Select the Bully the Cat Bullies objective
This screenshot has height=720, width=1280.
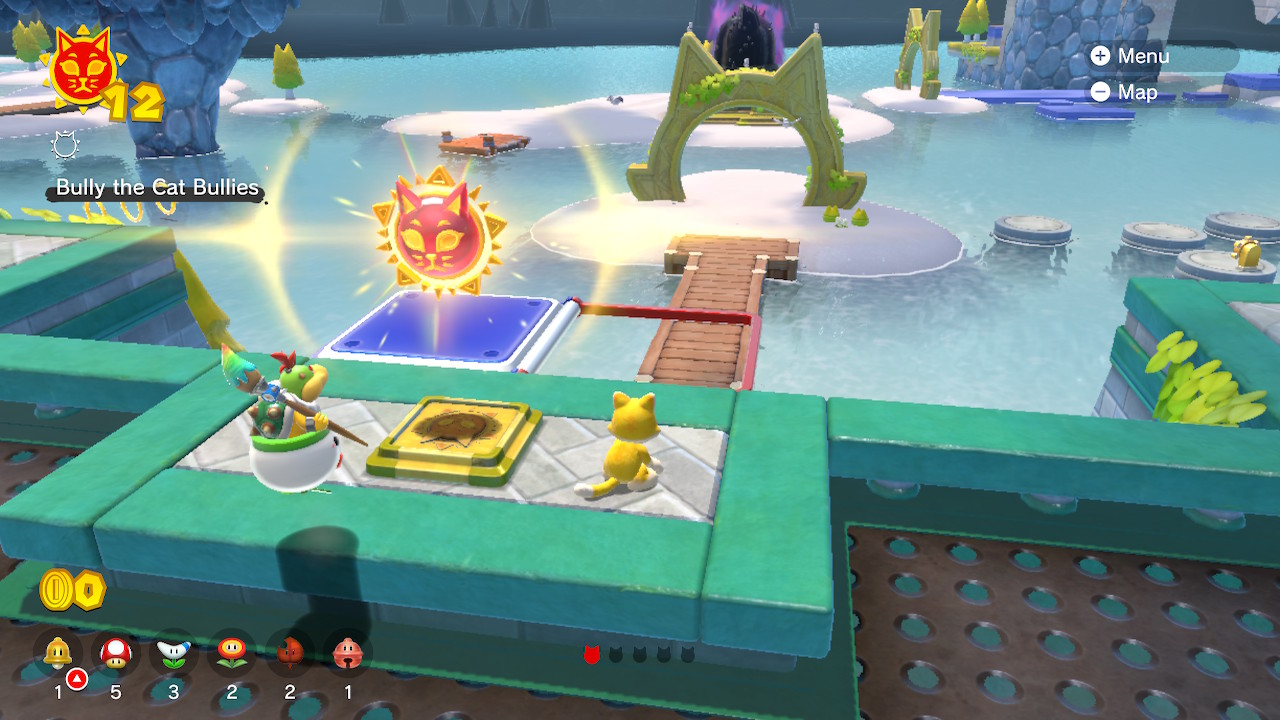[x=157, y=188]
